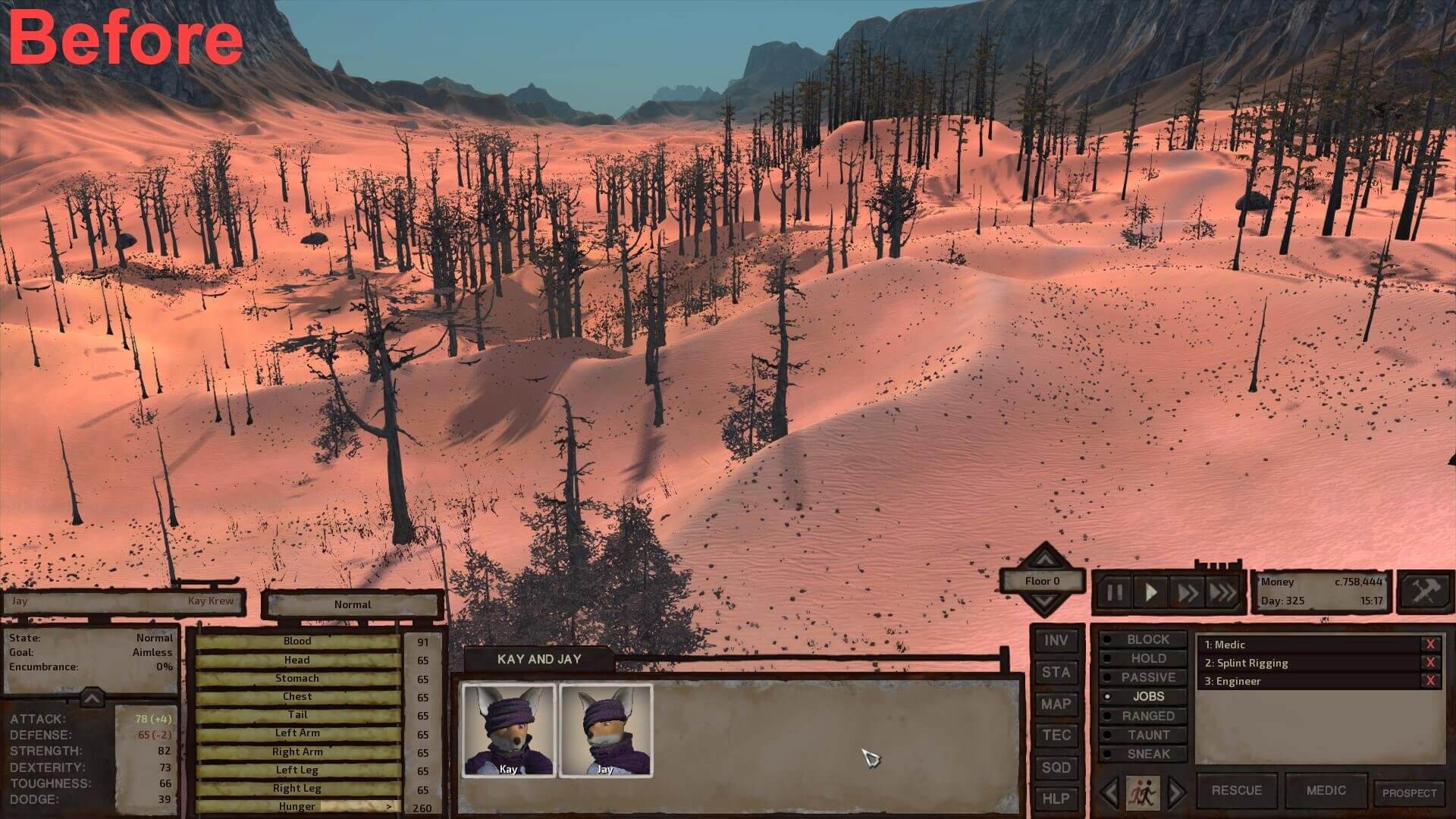The width and height of the screenshot is (1456, 819).
Task: Open the STA stats panel
Action: tap(1056, 673)
